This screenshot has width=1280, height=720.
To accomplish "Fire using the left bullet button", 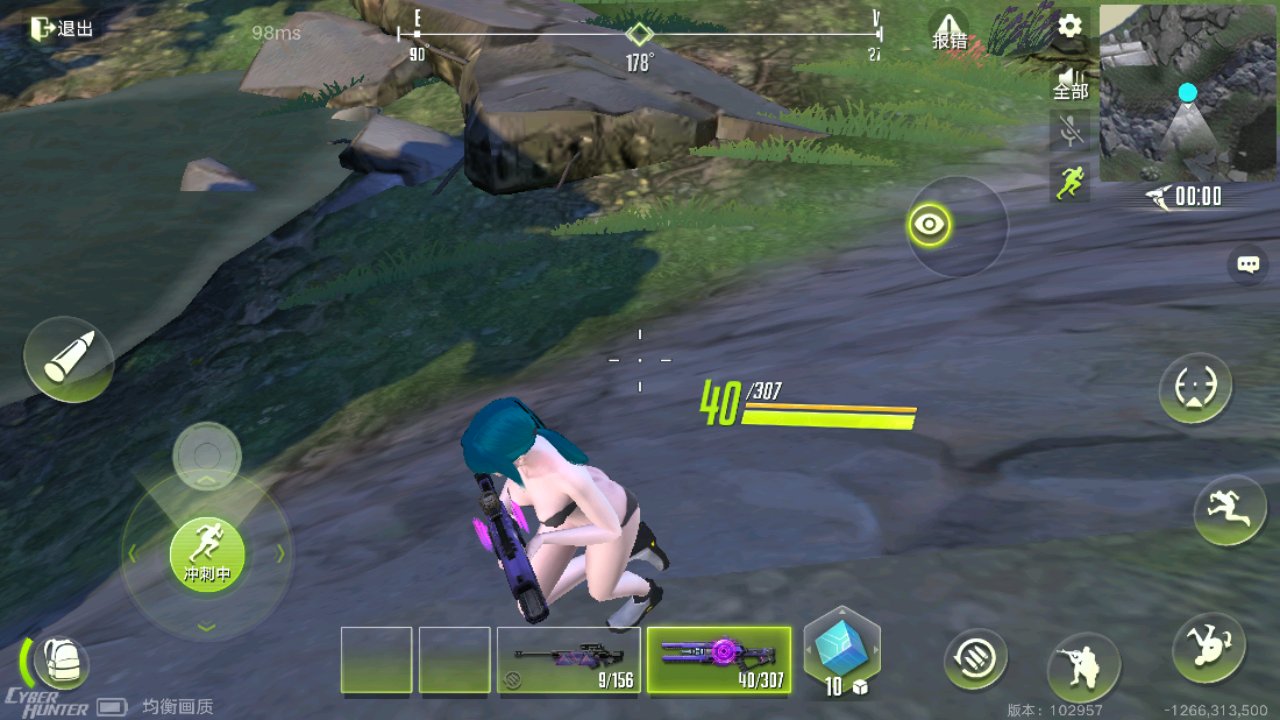I will tap(69, 360).
